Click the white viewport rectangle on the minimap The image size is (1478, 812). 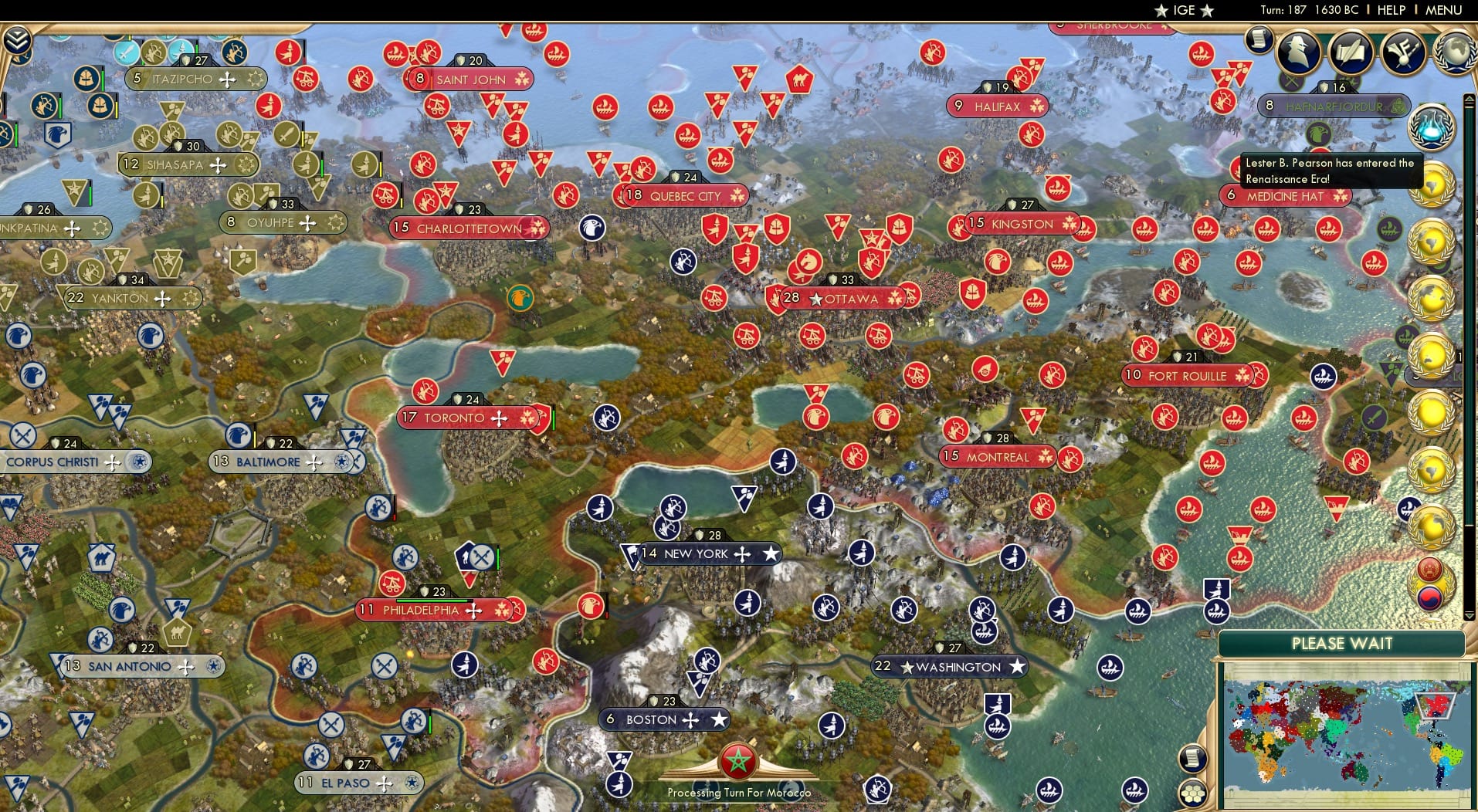point(1434,706)
